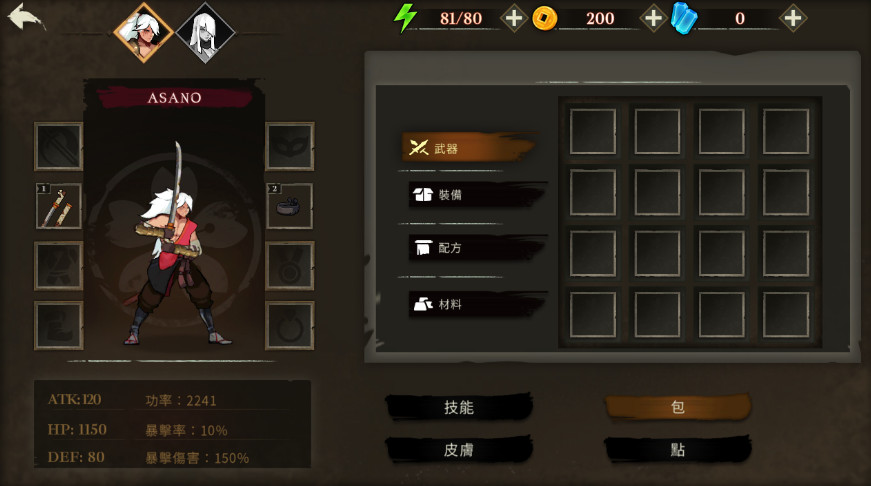871x486 pixels.
Task: Go back with the arrow button
Action: click(x=26, y=17)
